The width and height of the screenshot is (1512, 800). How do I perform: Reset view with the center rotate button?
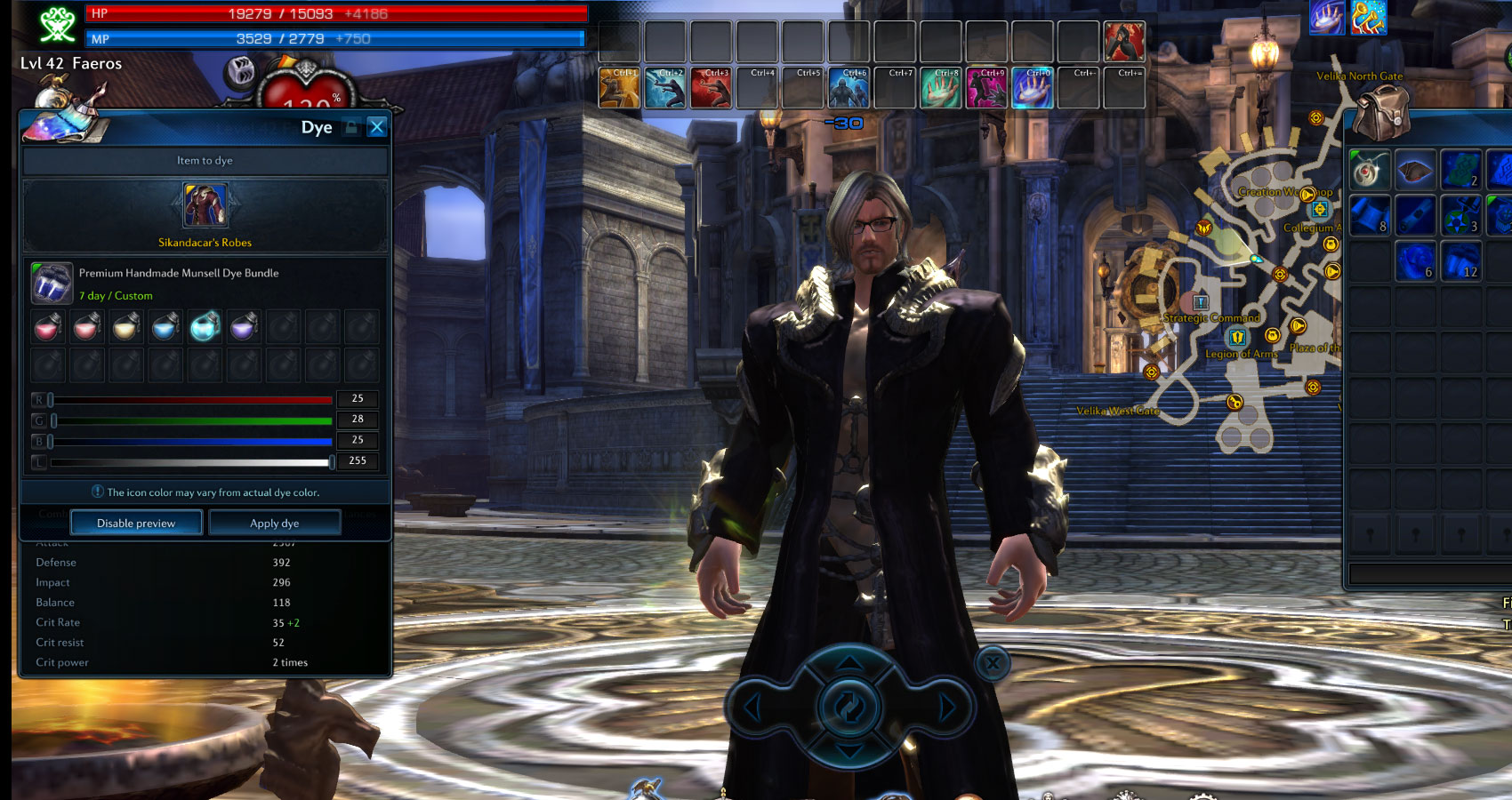tap(849, 708)
